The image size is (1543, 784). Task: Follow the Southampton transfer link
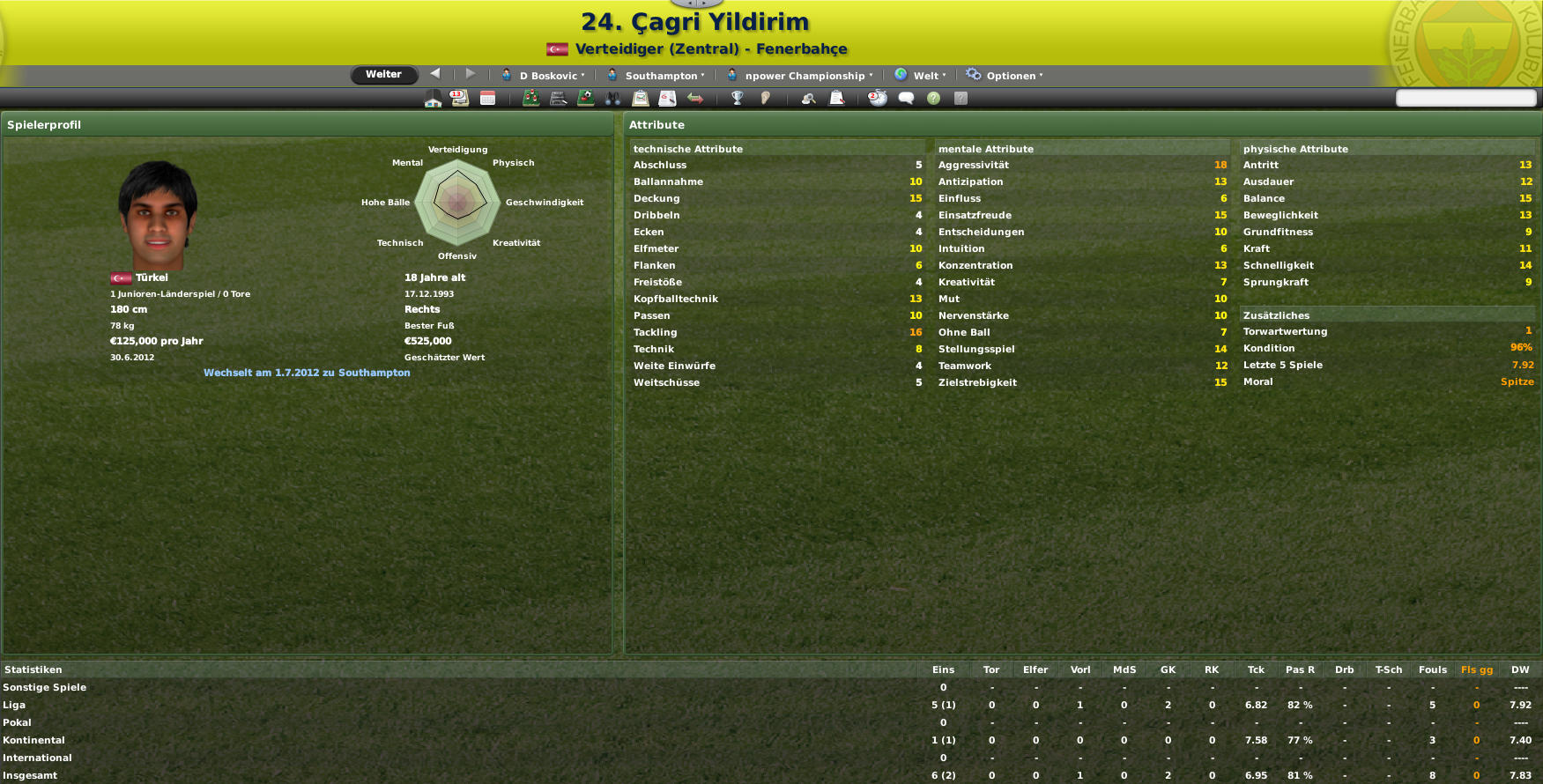pyautogui.click(x=307, y=373)
